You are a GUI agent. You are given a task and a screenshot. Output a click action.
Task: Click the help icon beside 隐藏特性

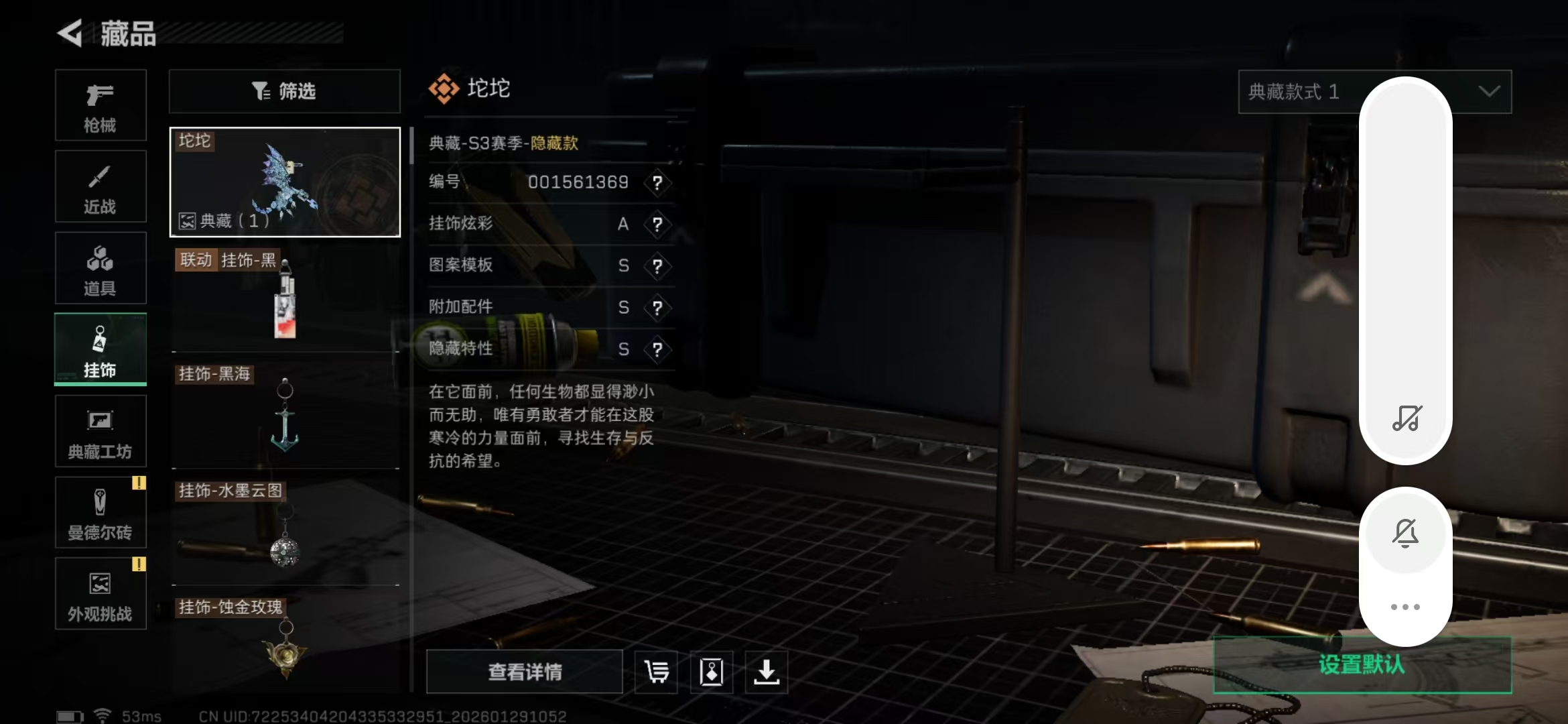[x=657, y=349]
